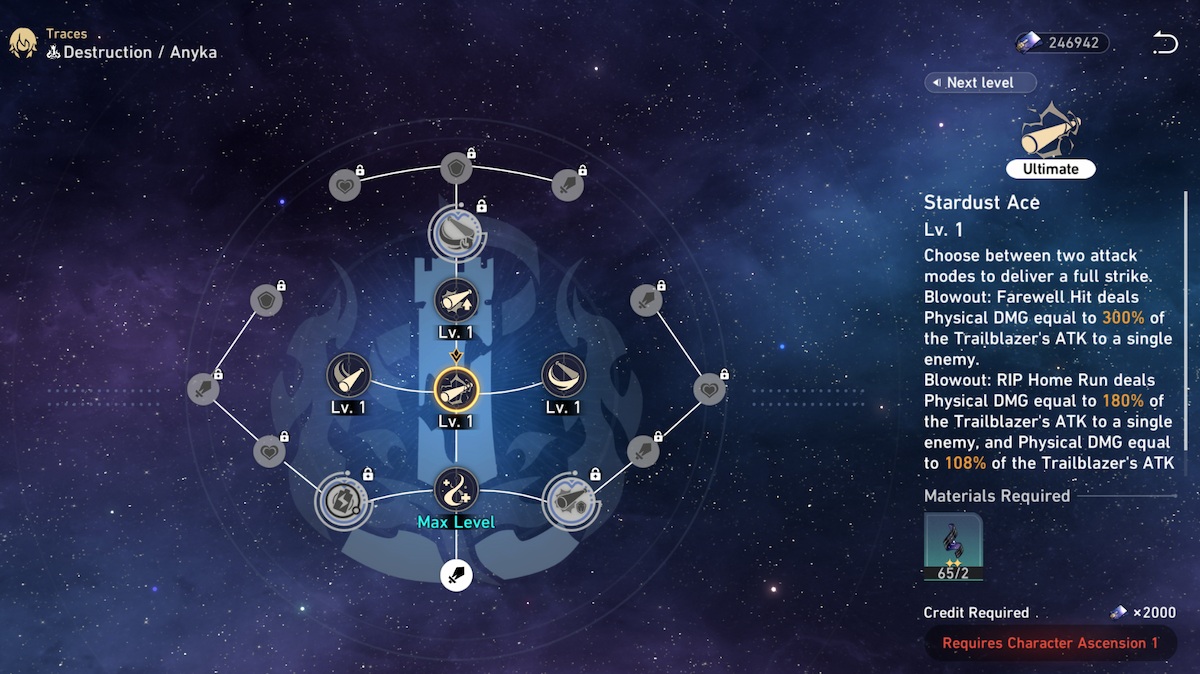View the required material item thumbnail
Viewport: 1200px width, 674px height.
pos(953,546)
